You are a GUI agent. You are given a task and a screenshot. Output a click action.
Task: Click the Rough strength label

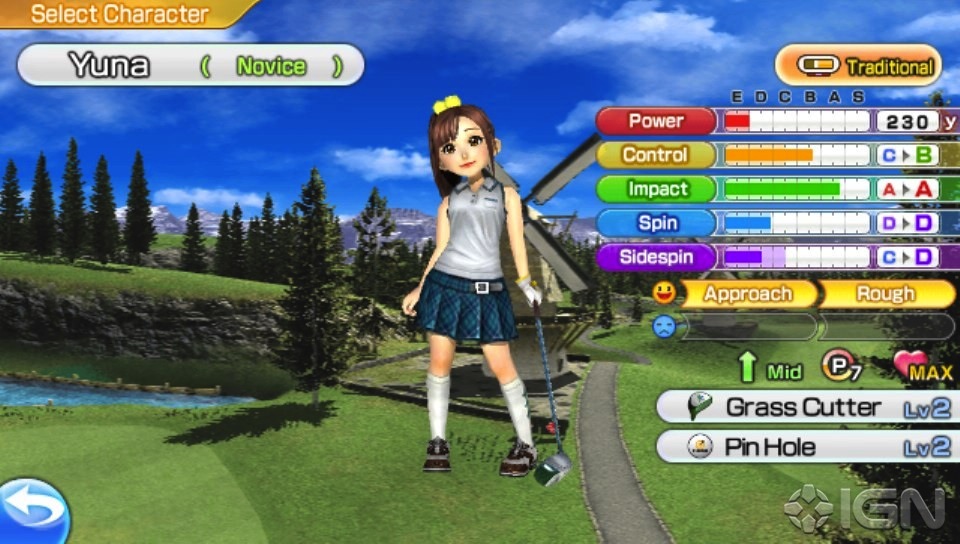click(x=886, y=294)
